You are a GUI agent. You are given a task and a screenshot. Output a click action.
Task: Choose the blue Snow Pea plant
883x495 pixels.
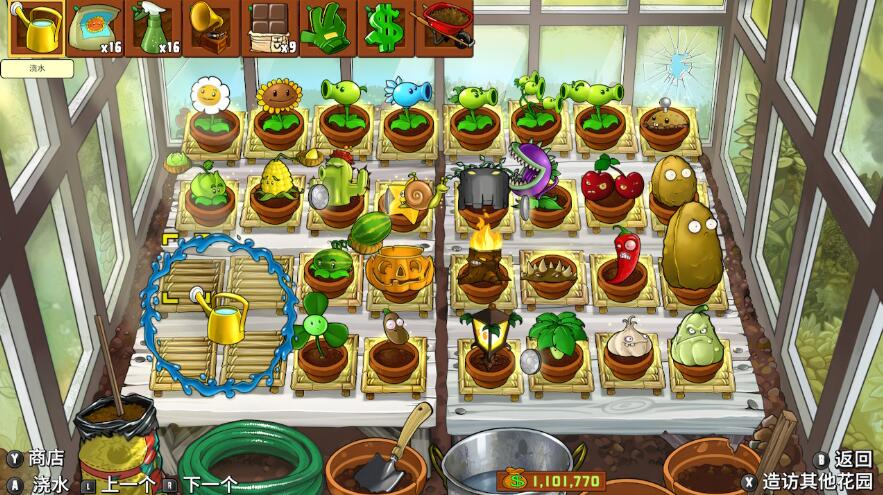coord(408,105)
